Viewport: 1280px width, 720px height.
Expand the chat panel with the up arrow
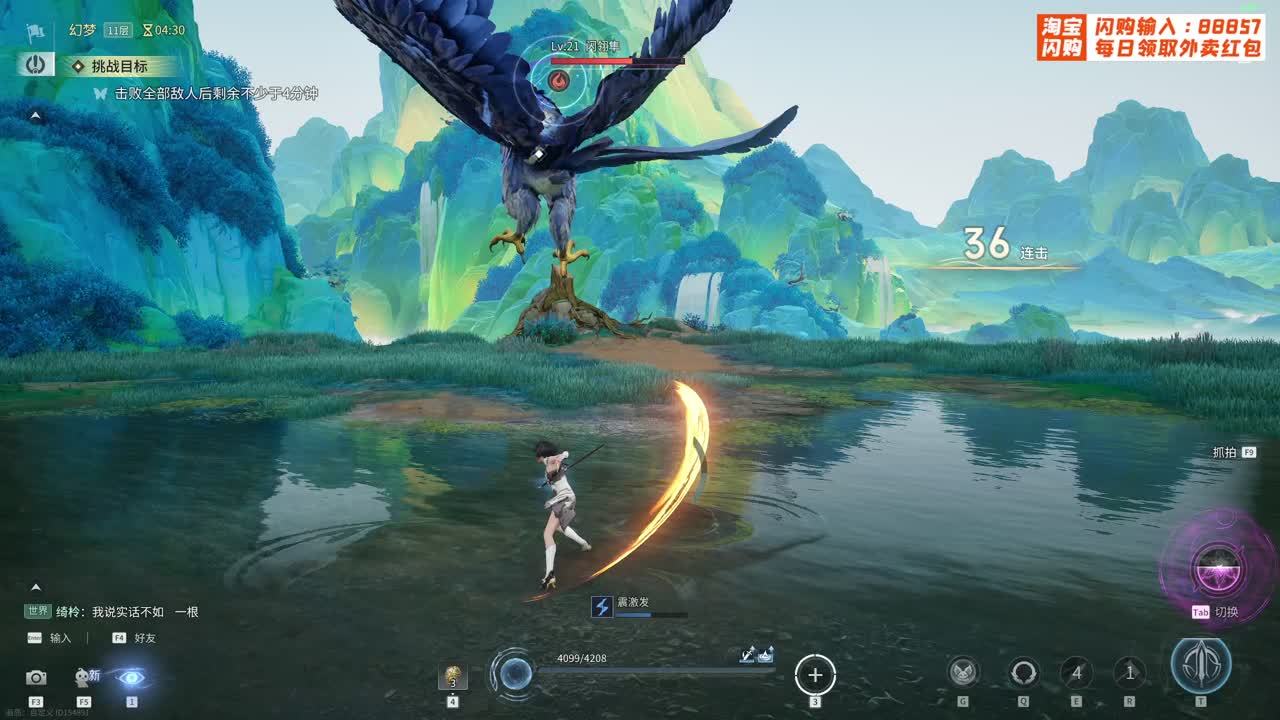[x=35, y=587]
